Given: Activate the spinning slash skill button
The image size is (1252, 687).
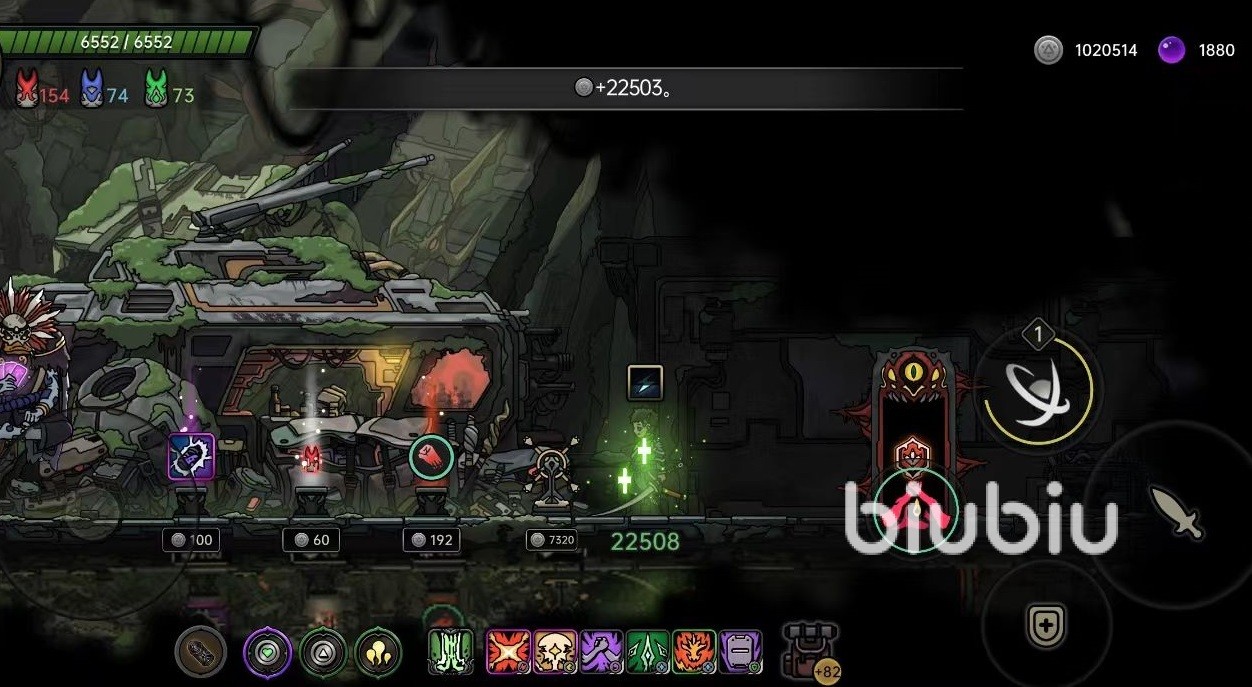Looking at the screenshot, I should pos(1036,389).
